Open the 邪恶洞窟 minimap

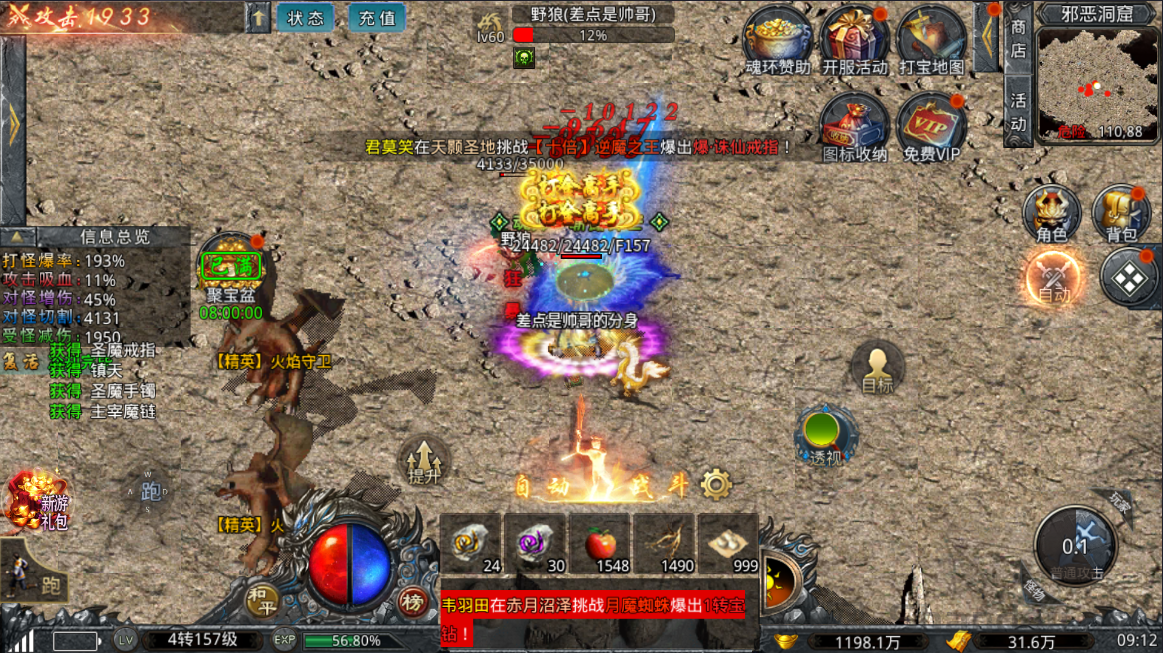click(1098, 82)
